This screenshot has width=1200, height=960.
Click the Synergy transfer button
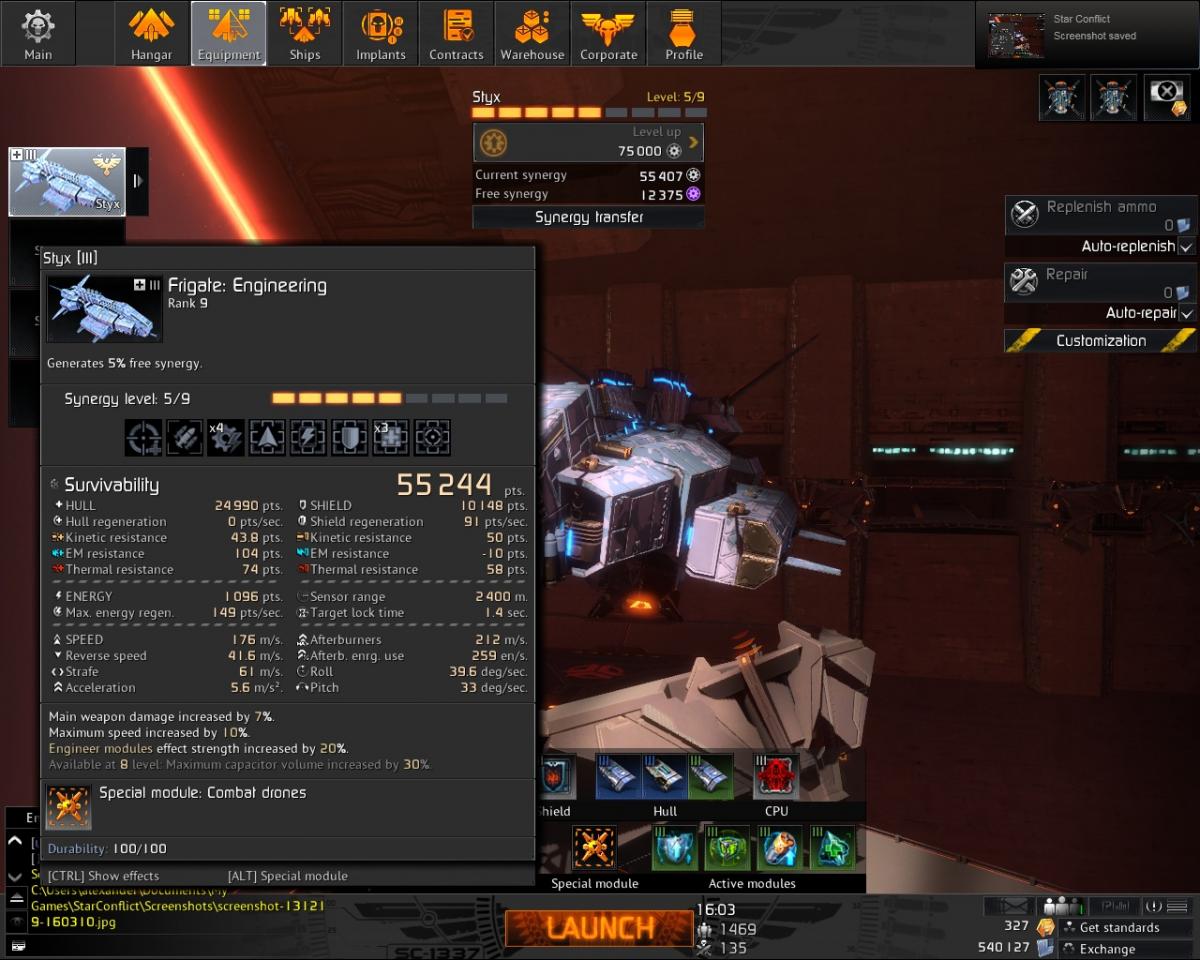588,217
